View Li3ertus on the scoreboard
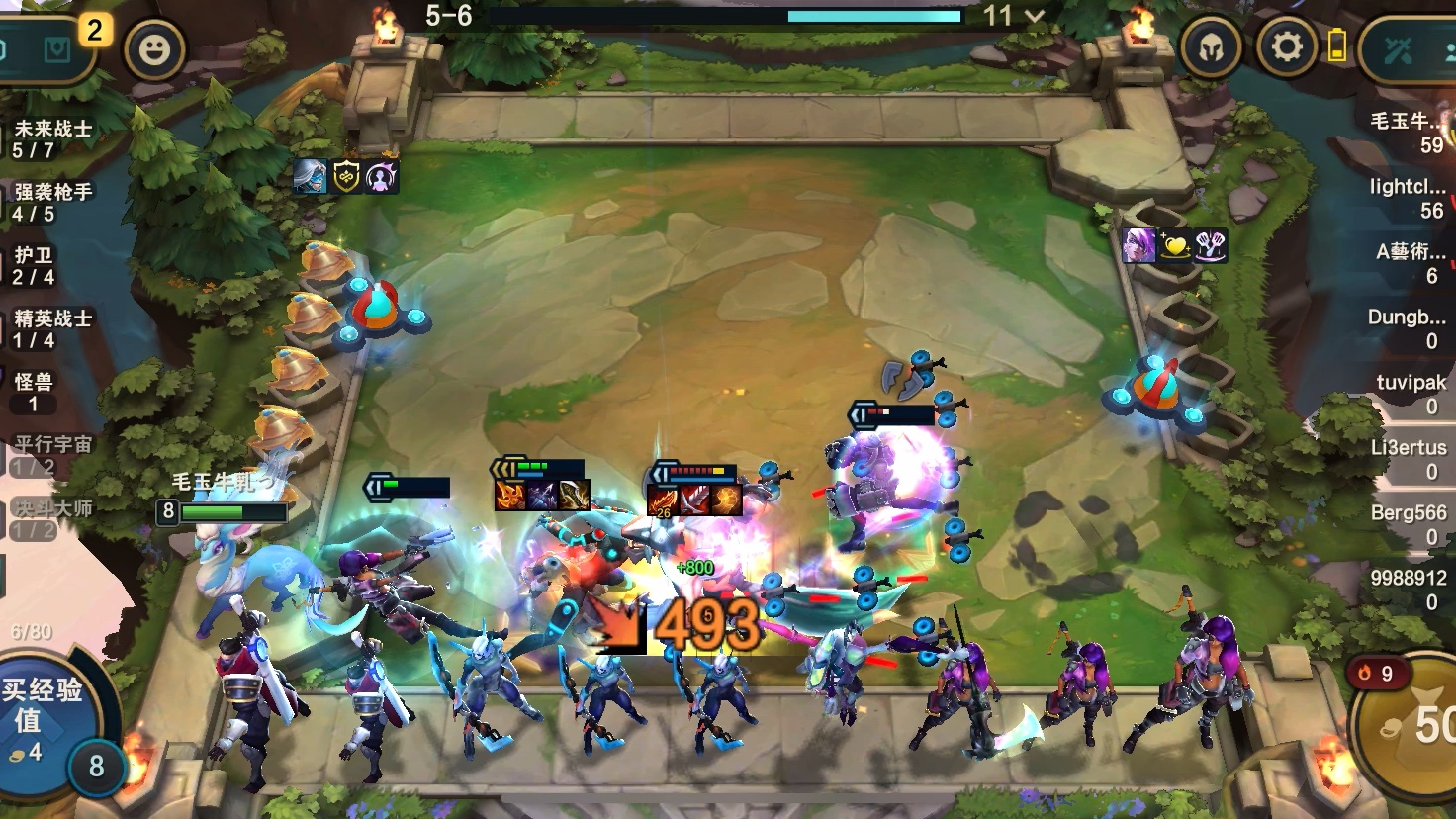Viewport: 1456px width, 819px height. coord(1409,459)
